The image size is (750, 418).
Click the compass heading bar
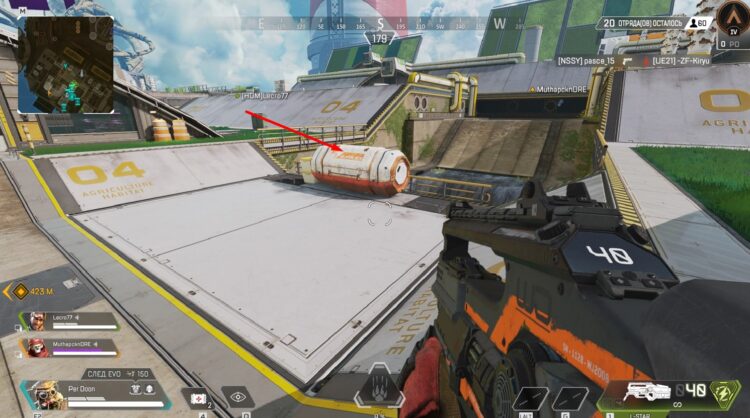(x=378, y=23)
